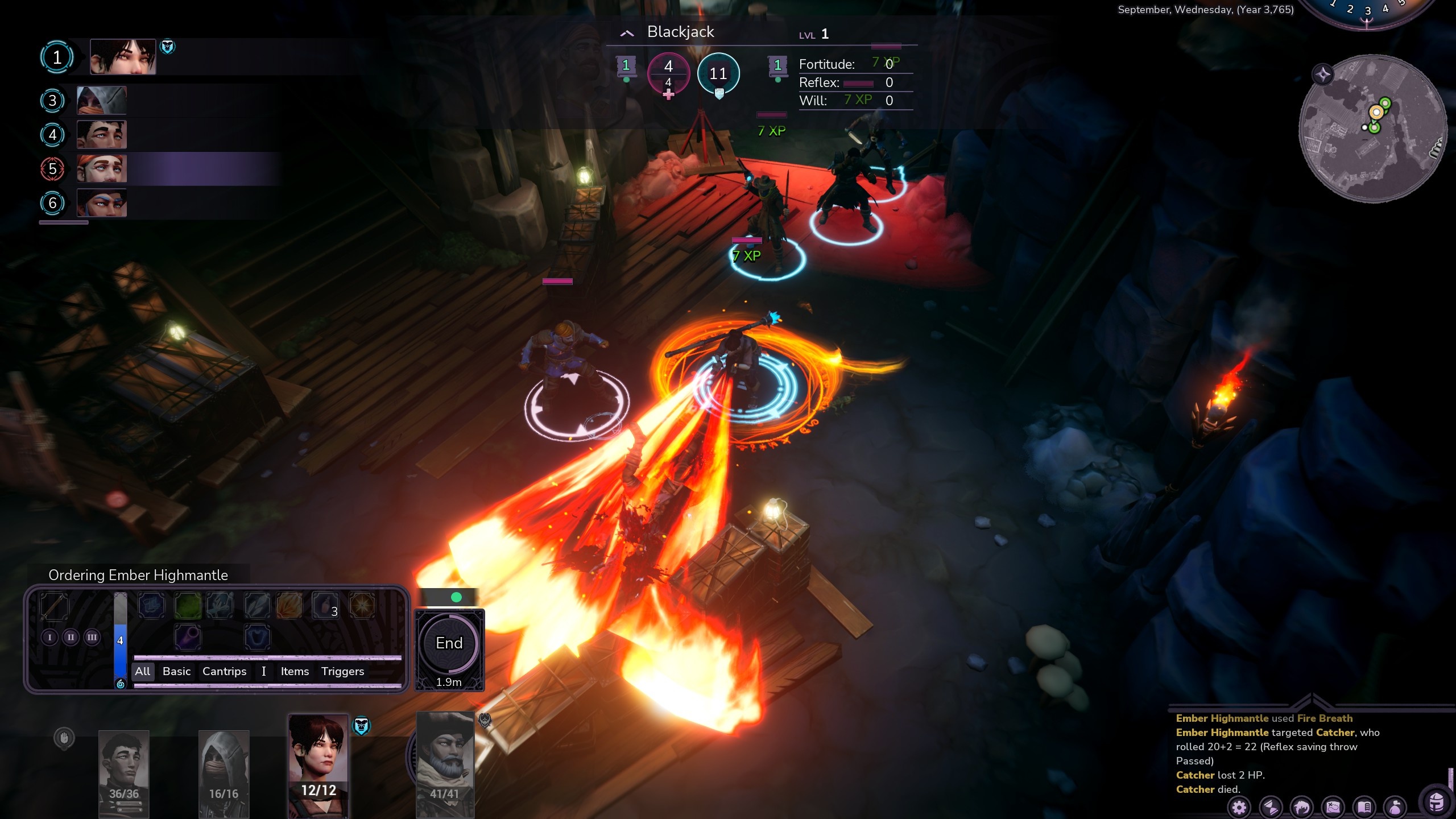
Task: Select spell rank II button
Action: pos(71,637)
